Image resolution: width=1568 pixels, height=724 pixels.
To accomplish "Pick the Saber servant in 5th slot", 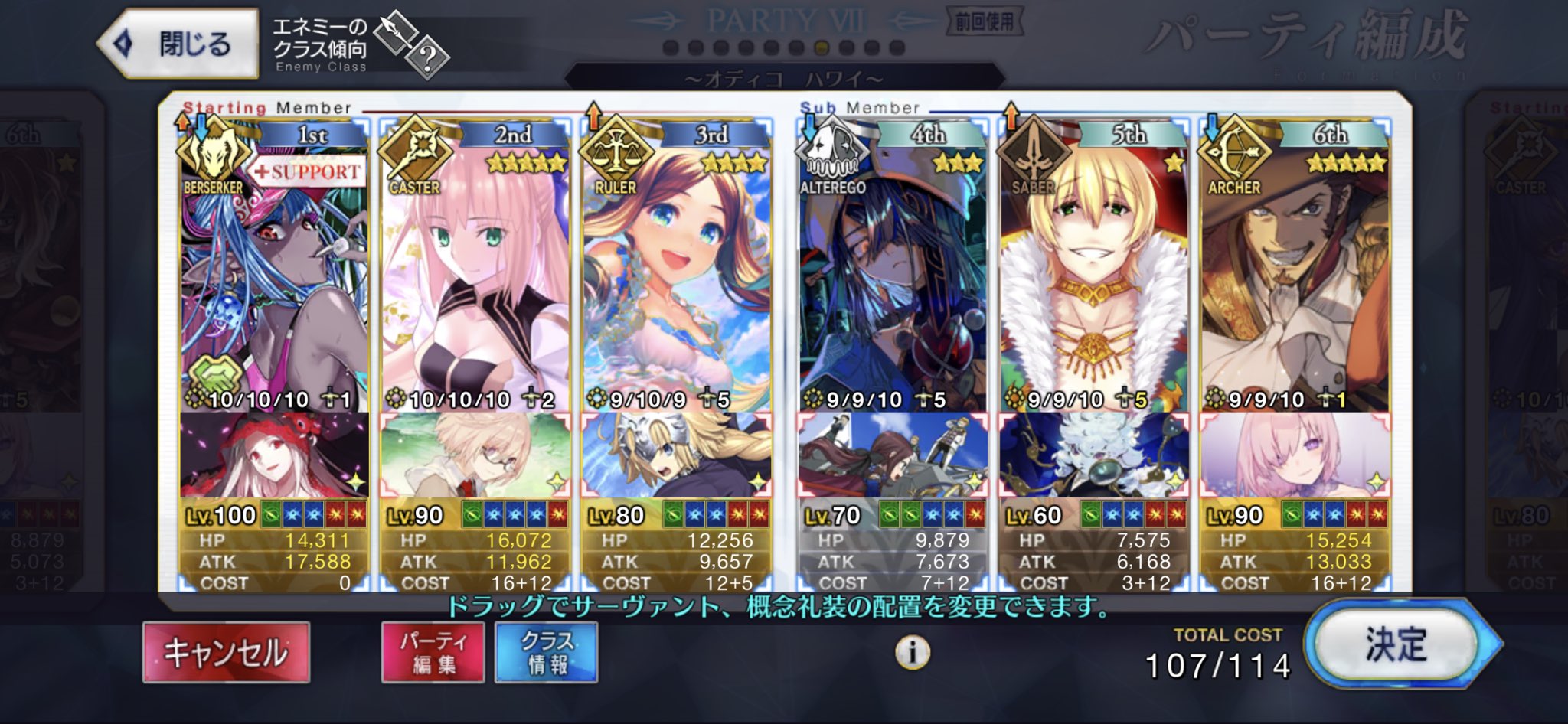I will (1093, 276).
